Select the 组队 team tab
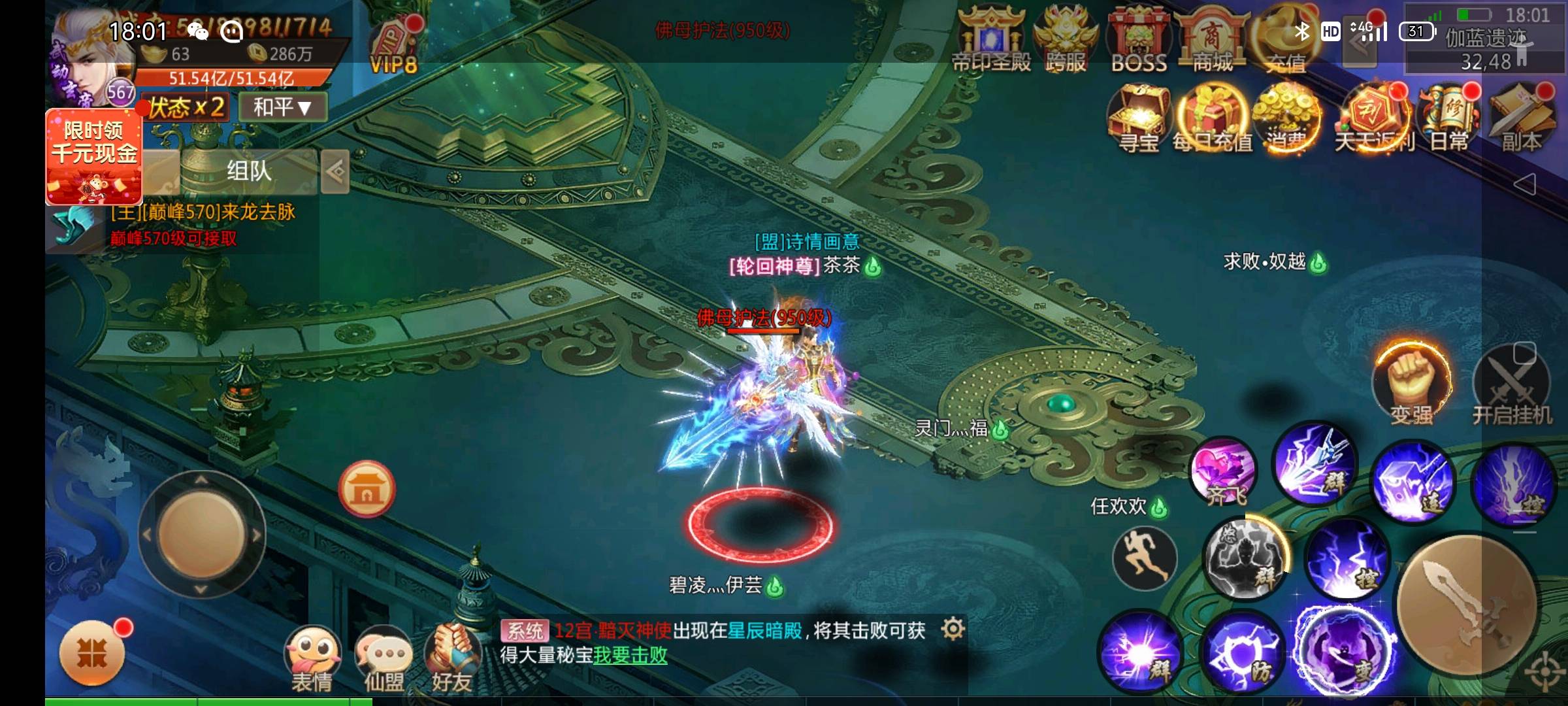Image resolution: width=1568 pixels, height=706 pixels. [249, 171]
